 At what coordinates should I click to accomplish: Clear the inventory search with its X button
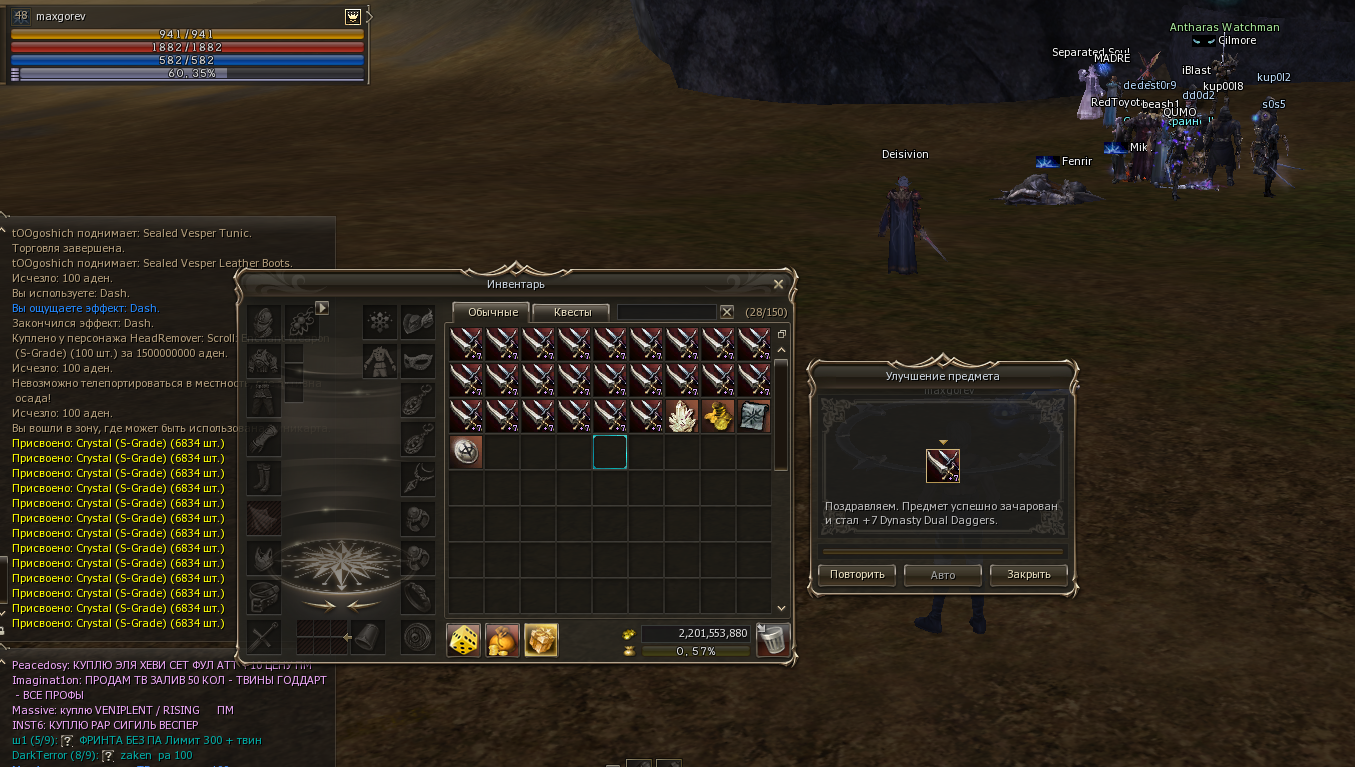[727, 312]
